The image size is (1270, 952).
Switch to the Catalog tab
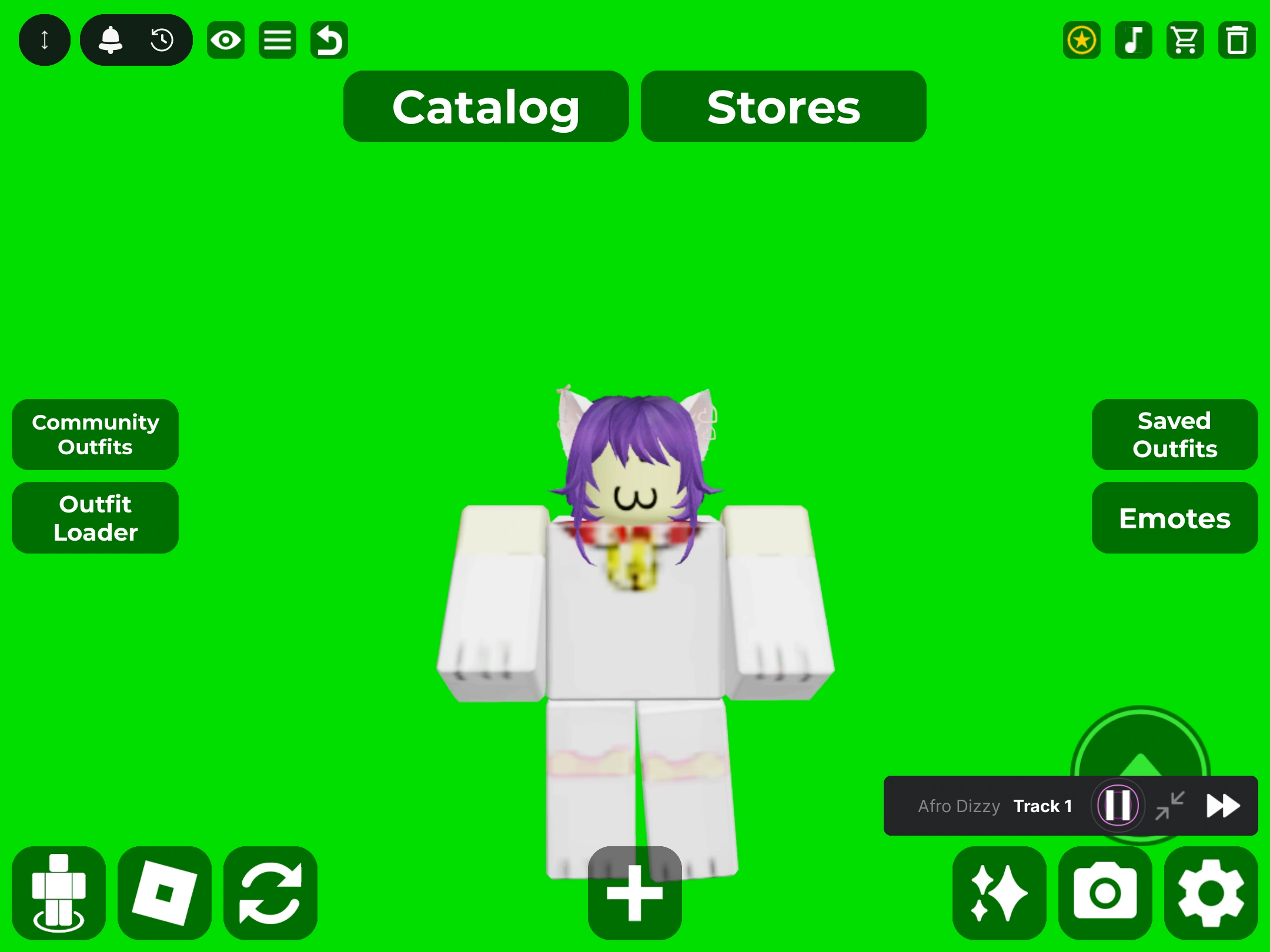[x=486, y=107]
